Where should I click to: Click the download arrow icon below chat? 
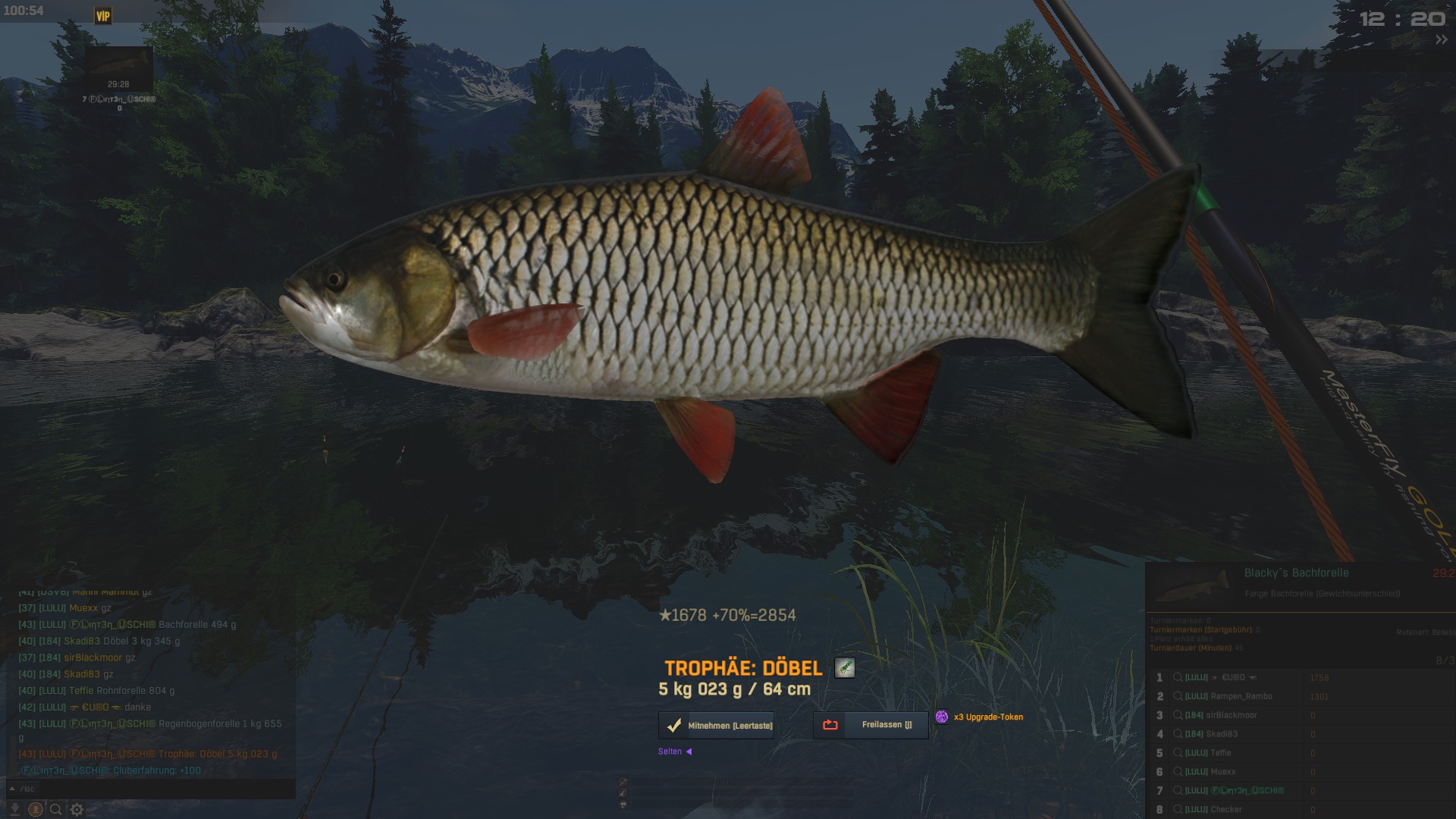click(x=14, y=809)
